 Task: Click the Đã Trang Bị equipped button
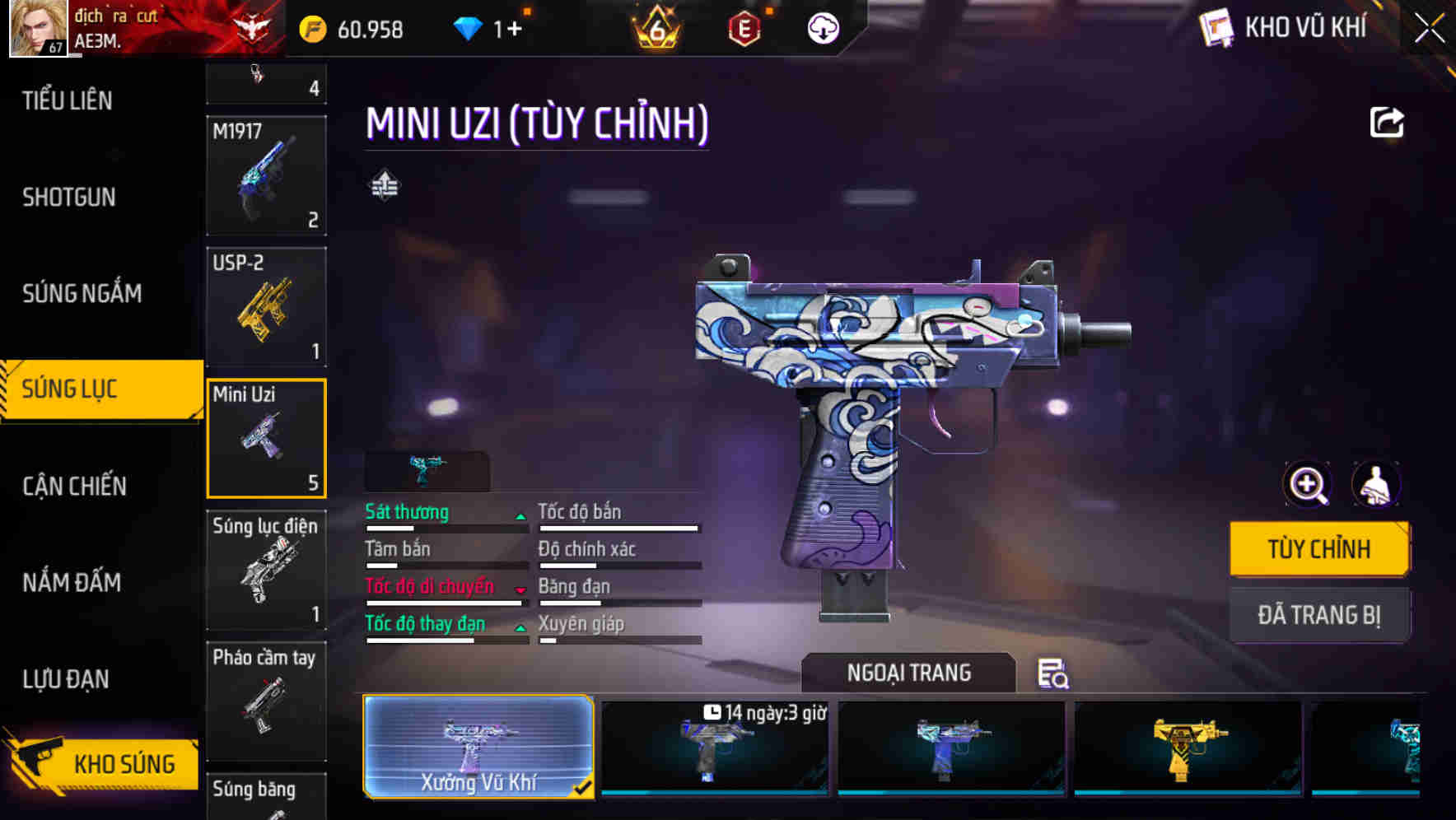pyautogui.click(x=1318, y=615)
